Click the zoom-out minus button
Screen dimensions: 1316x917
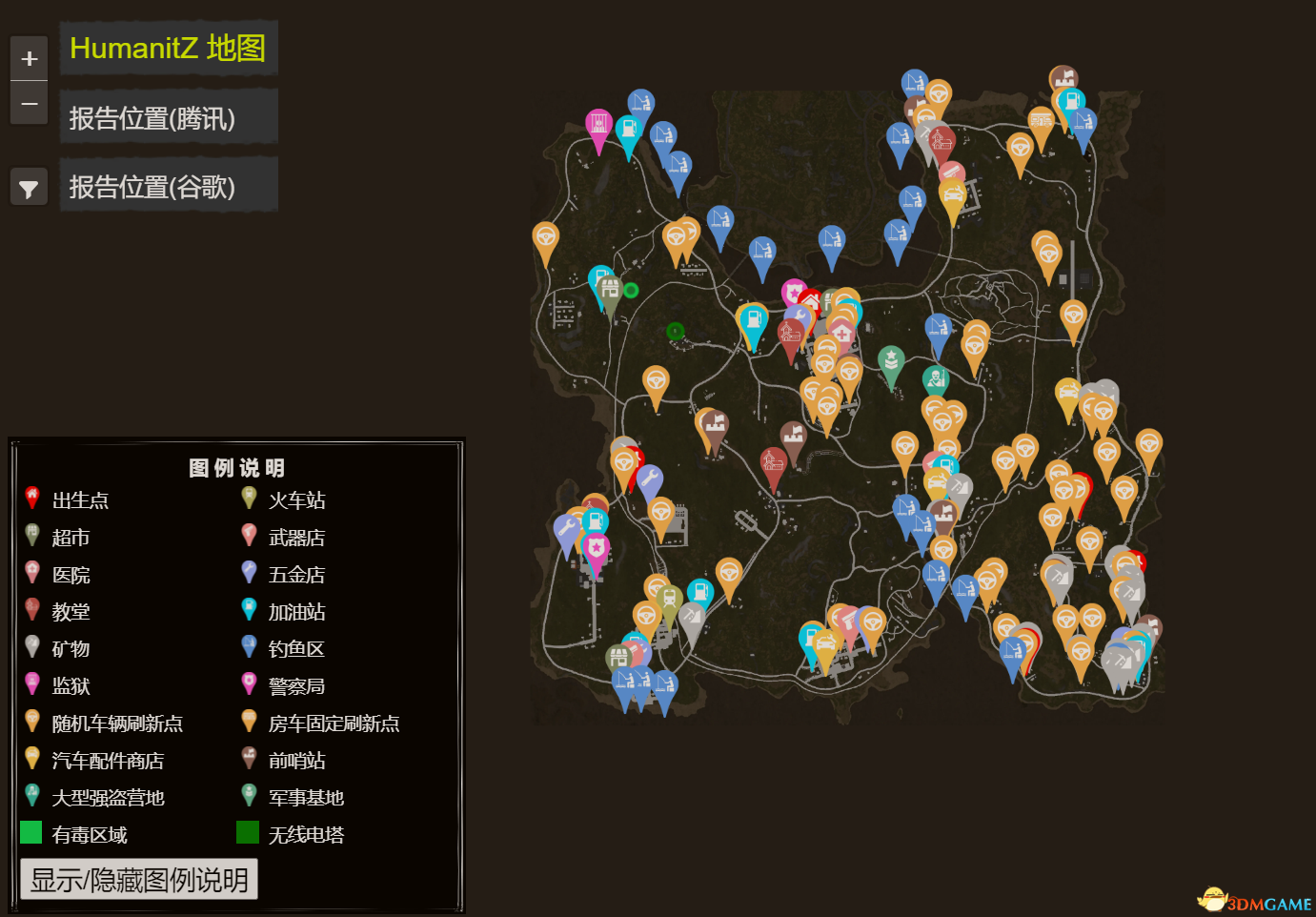click(29, 103)
